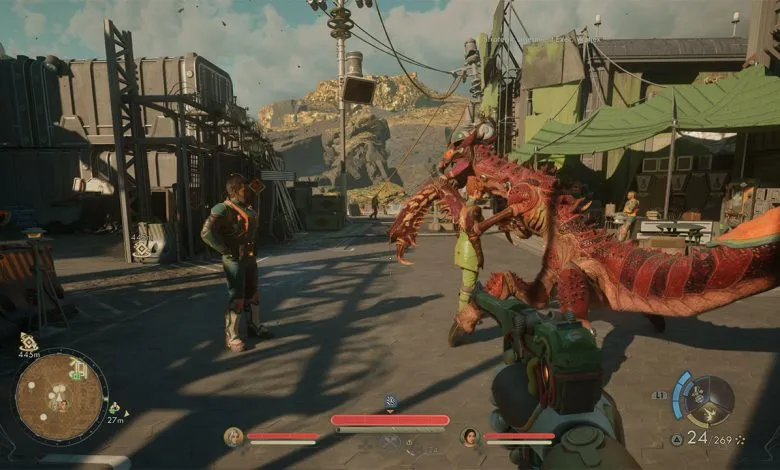Image resolution: width=780 pixels, height=470 pixels.
Task: Click the green waypoint marker beside the minimap
Action: [113, 408]
